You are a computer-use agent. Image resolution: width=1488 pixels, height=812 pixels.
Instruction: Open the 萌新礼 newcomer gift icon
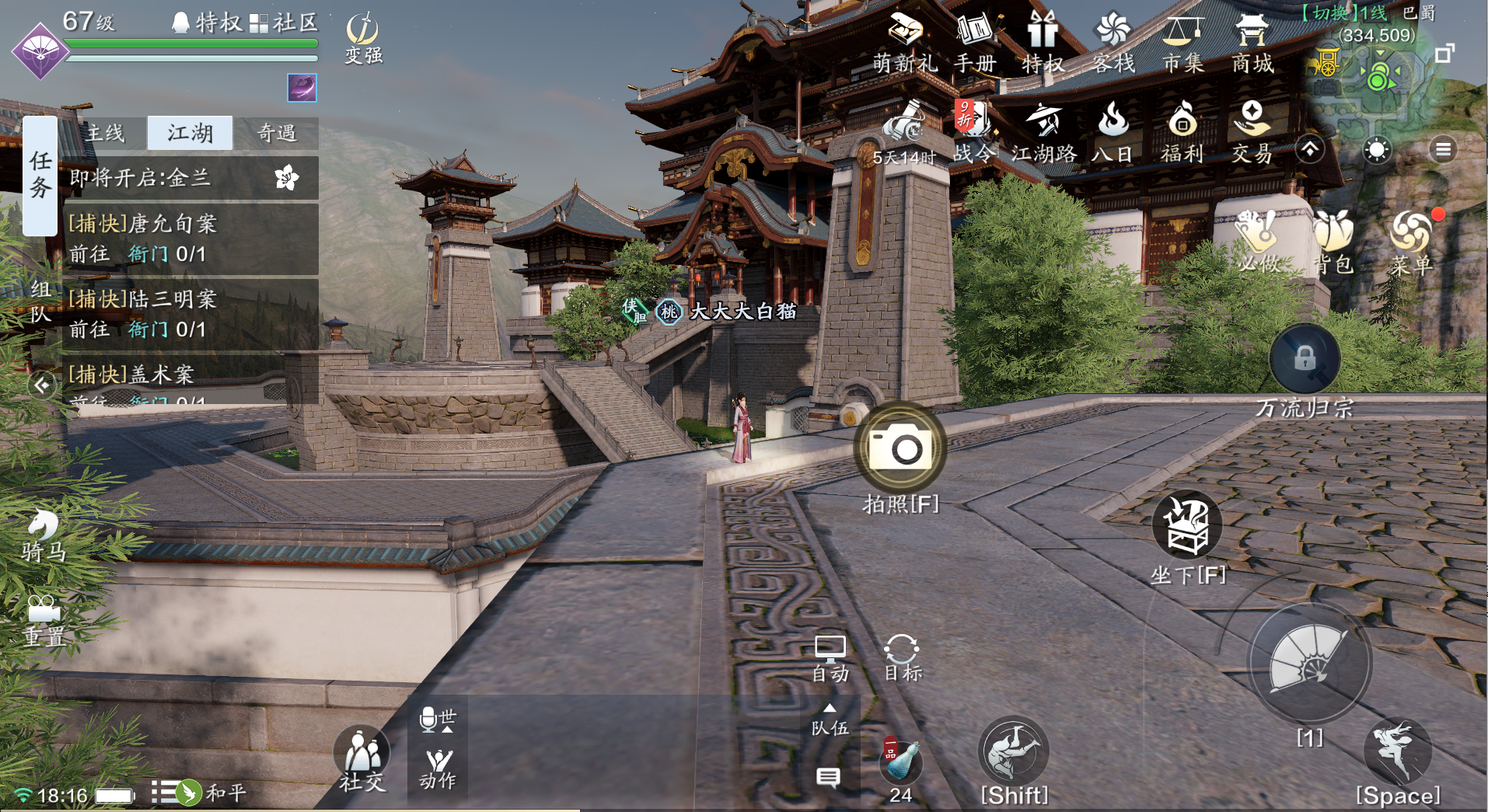click(905, 44)
